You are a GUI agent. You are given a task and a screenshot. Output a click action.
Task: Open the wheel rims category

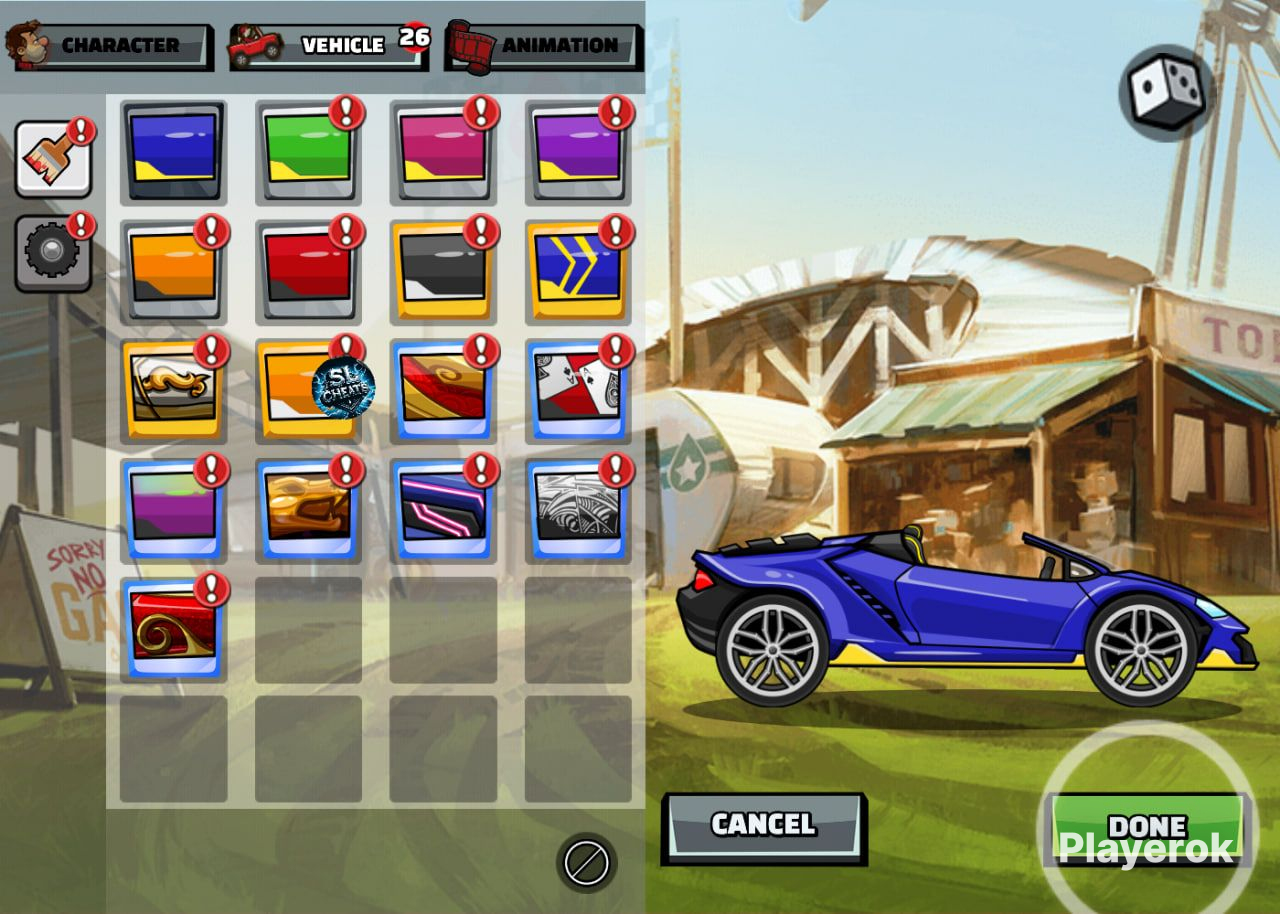coord(53,254)
